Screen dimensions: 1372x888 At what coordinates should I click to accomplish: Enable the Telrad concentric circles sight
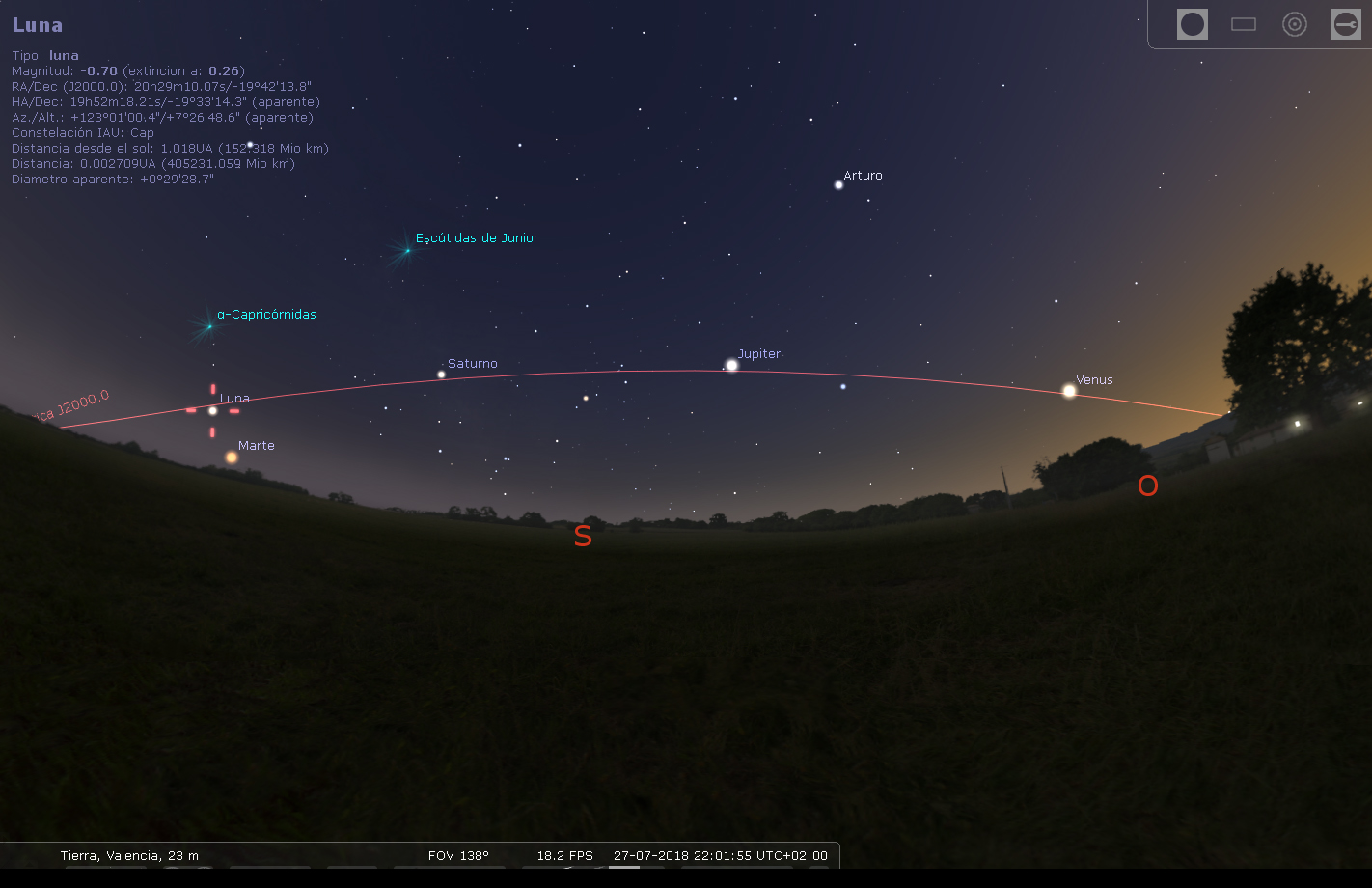[x=1295, y=24]
